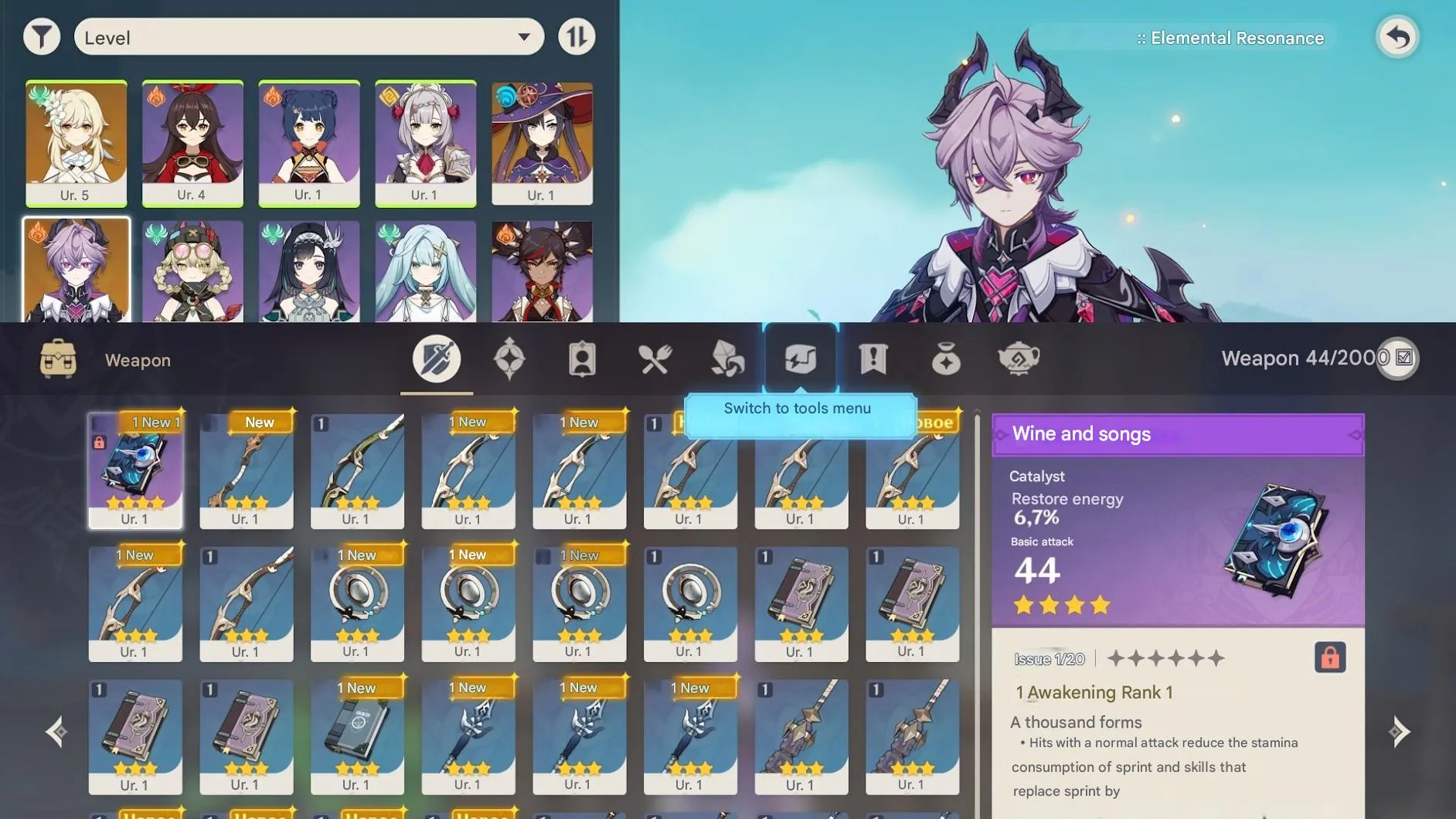Open the Character Development Items tab
Screen dimensions: 1456x819
(x=583, y=357)
